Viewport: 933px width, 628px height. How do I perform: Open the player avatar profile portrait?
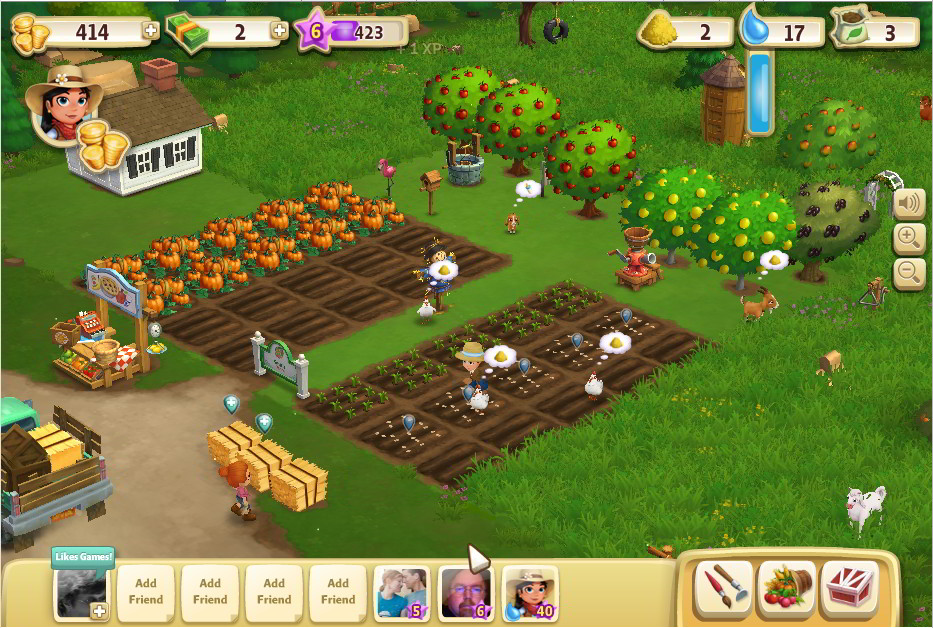(62, 105)
